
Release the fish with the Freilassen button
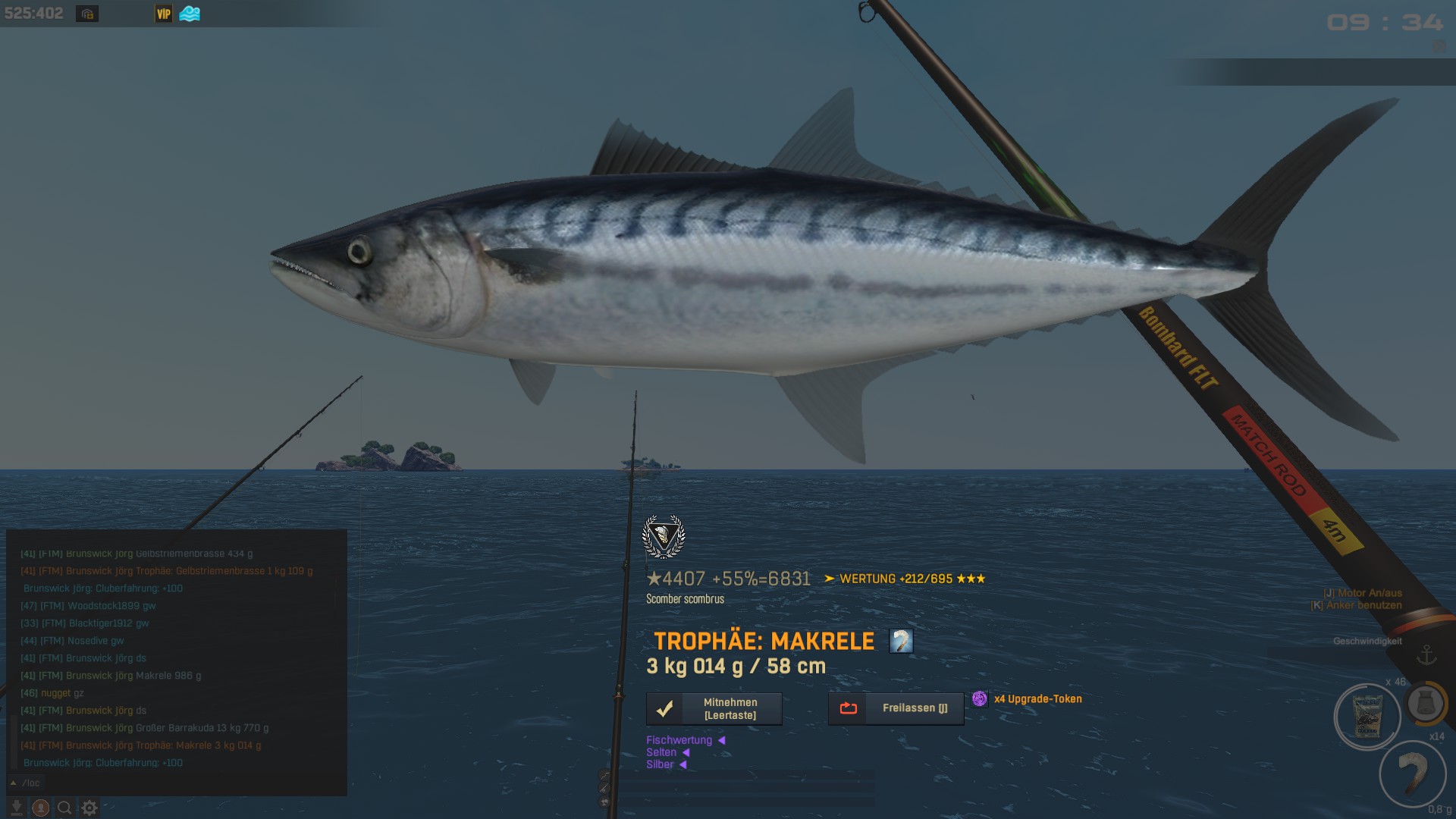[896, 708]
